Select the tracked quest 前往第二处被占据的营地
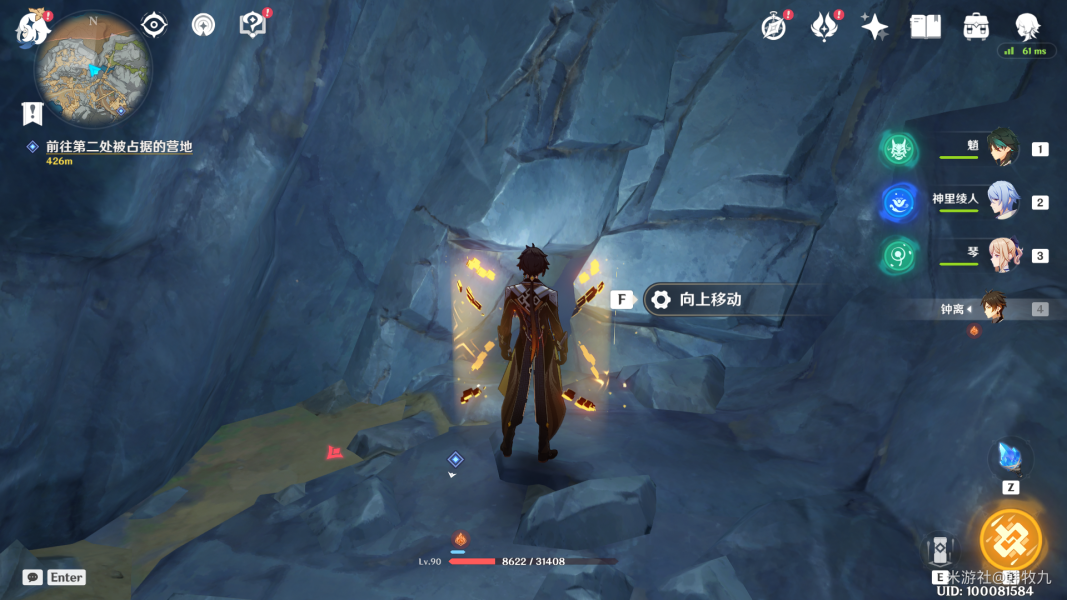 tap(118, 147)
